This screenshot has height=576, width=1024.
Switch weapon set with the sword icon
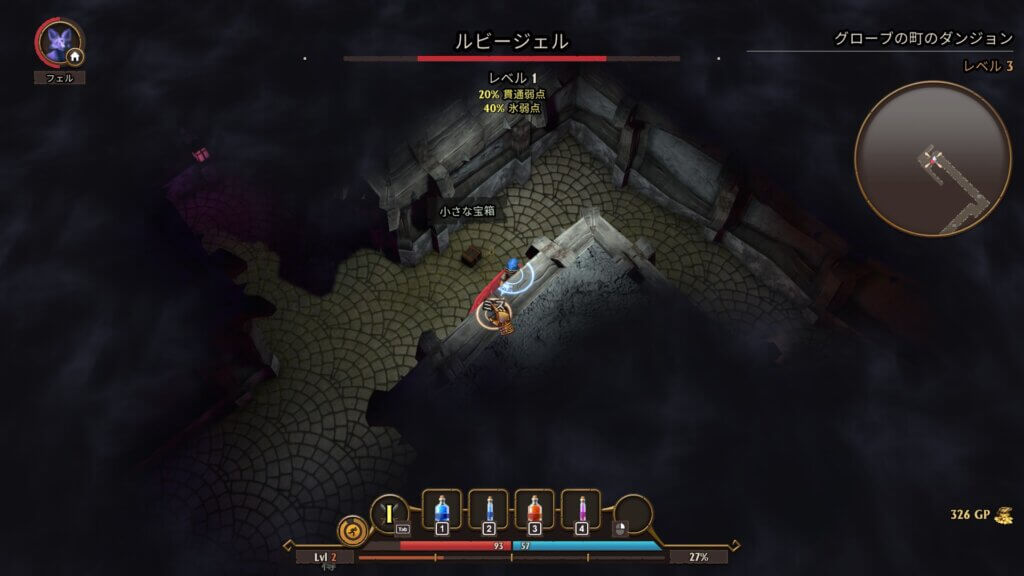pyautogui.click(x=388, y=514)
